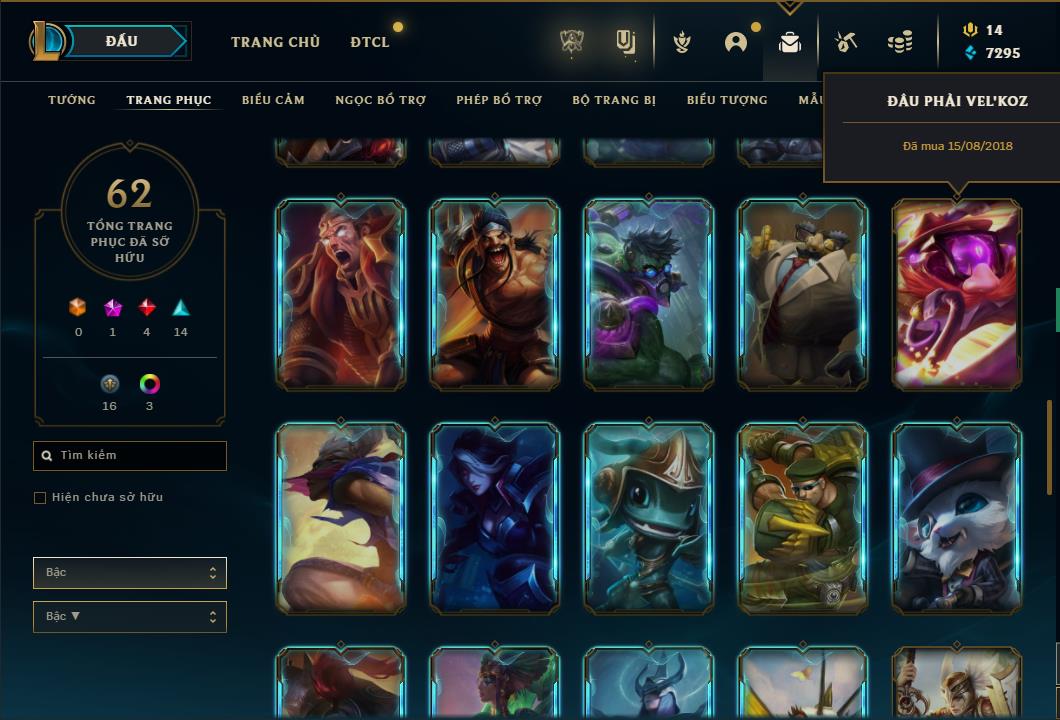1060x720 pixels.
Task: Choose the Gnar top hat skin card
Action: click(957, 517)
